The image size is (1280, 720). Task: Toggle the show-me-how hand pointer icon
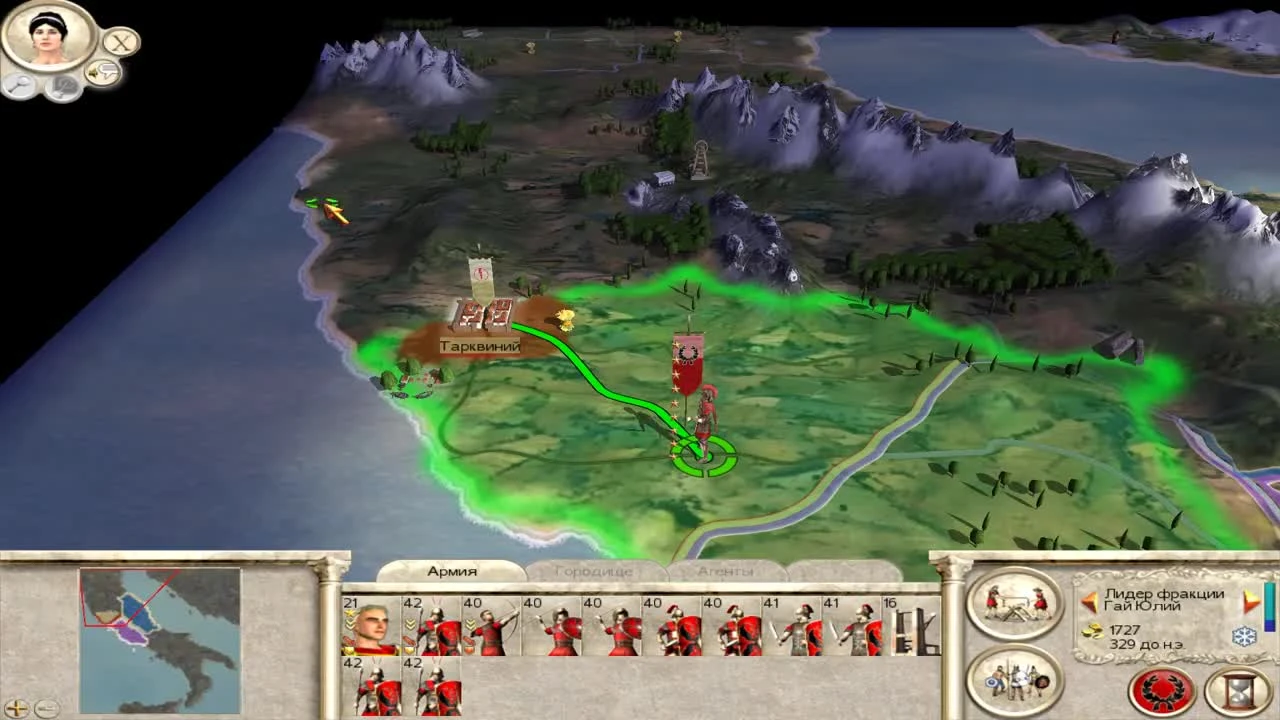click(x=63, y=88)
